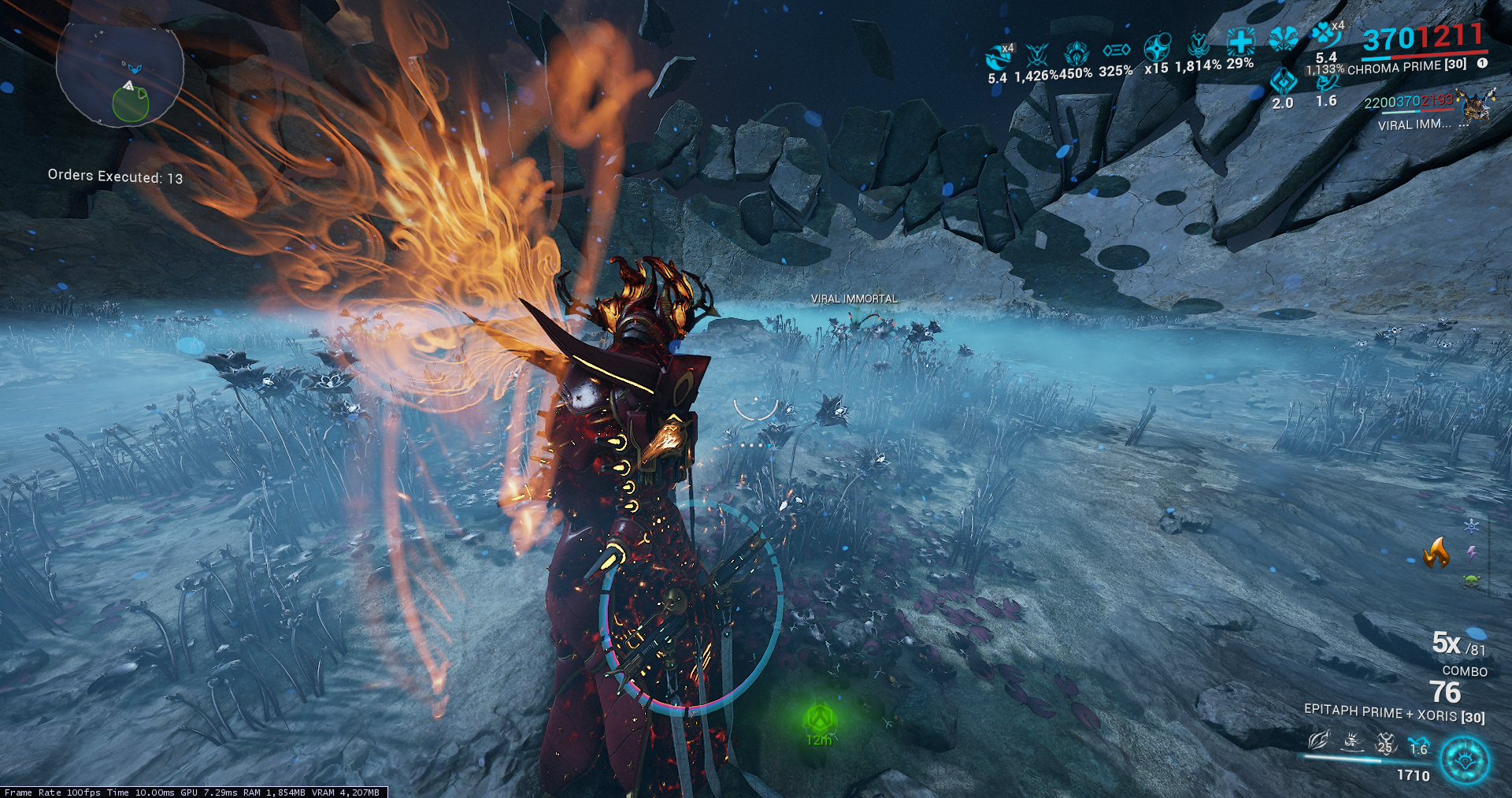Viewport: 1512px width, 798px height.
Task: Activate the second warframe ability icon
Action: 1352,741
